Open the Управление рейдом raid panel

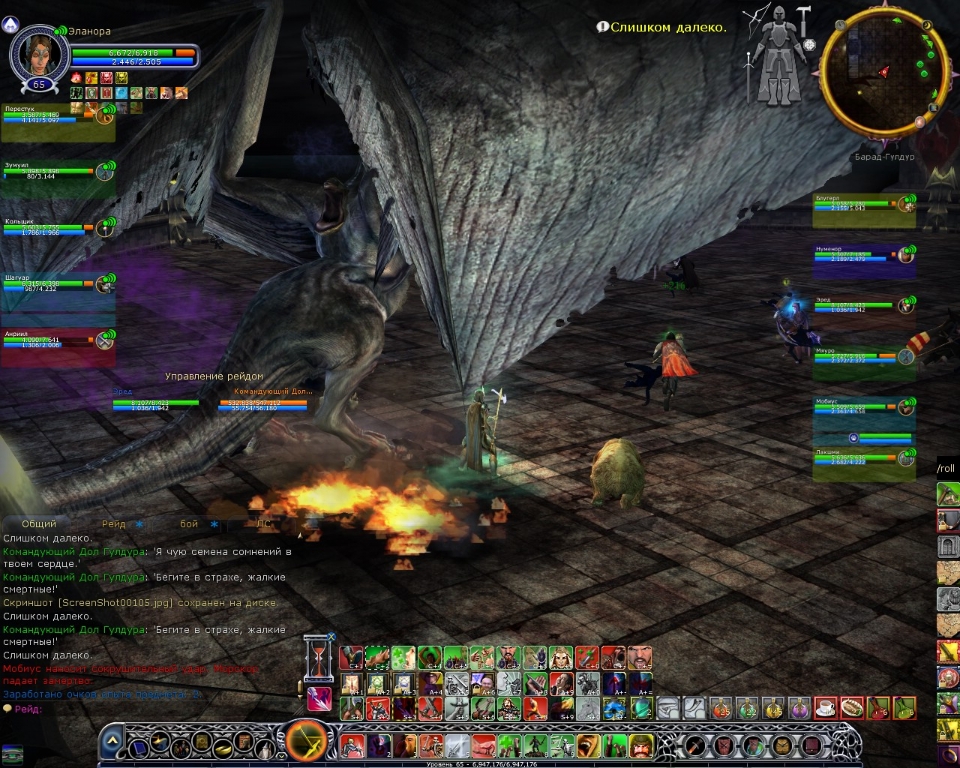(214, 377)
